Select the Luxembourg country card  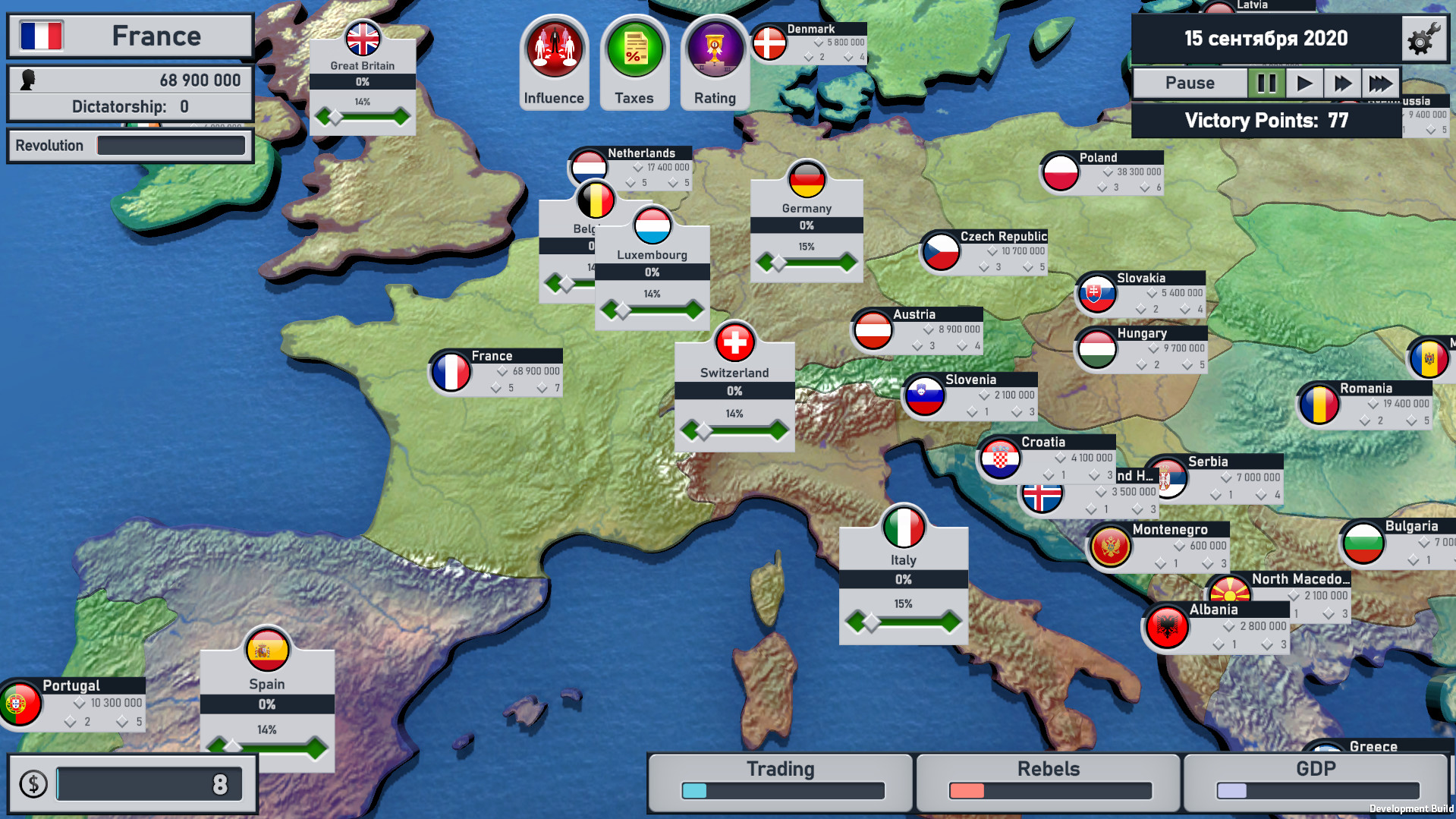pos(652,275)
